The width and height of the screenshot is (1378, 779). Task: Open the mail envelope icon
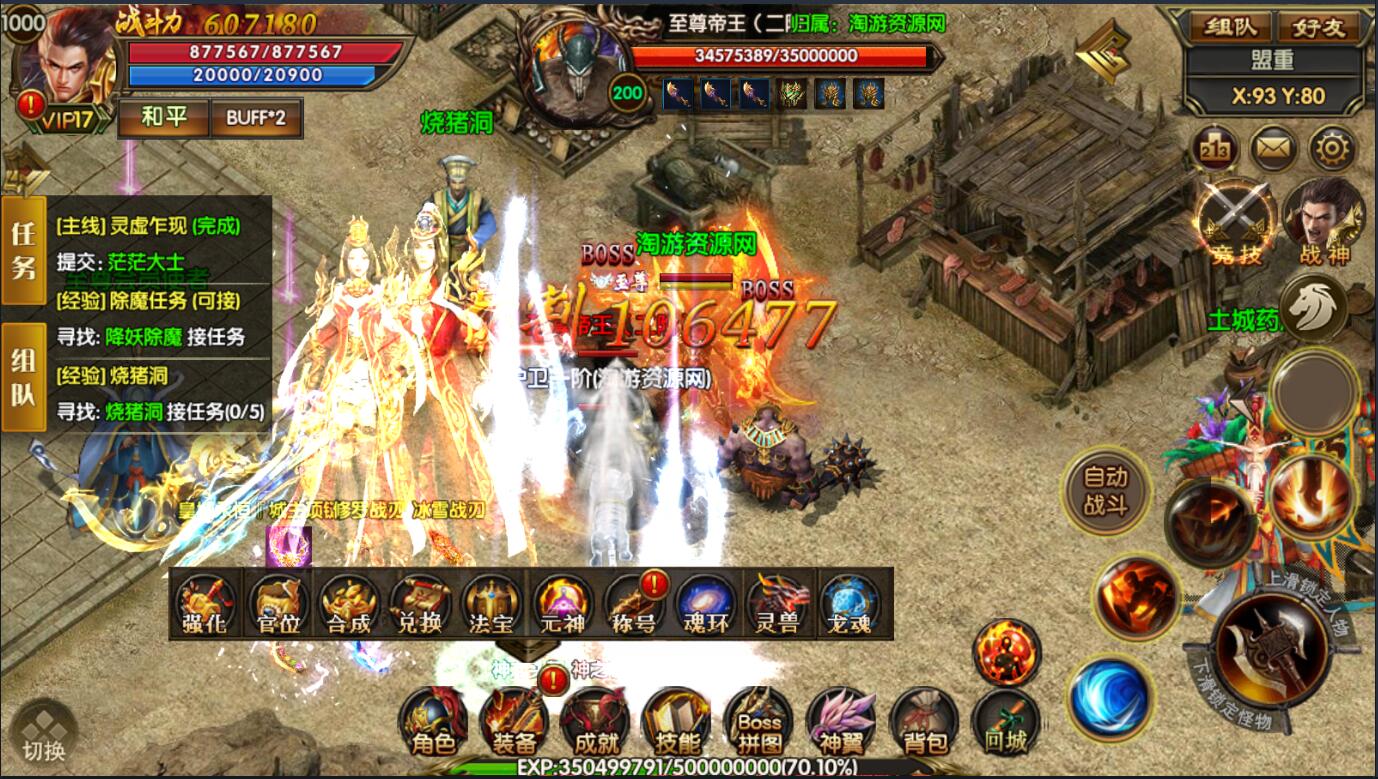tap(1274, 150)
